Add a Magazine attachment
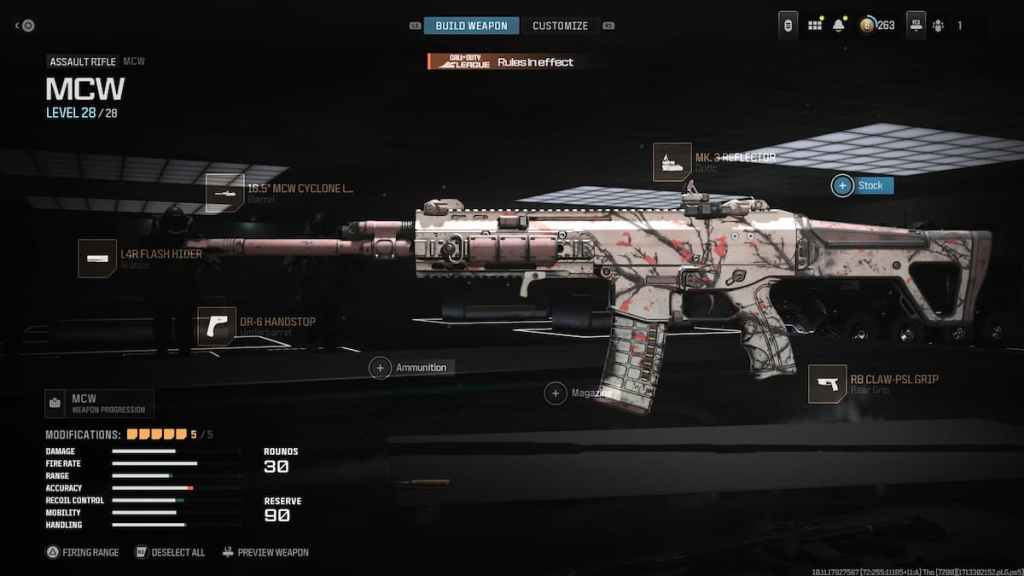The width and height of the screenshot is (1024, 576). click(555, 394)
